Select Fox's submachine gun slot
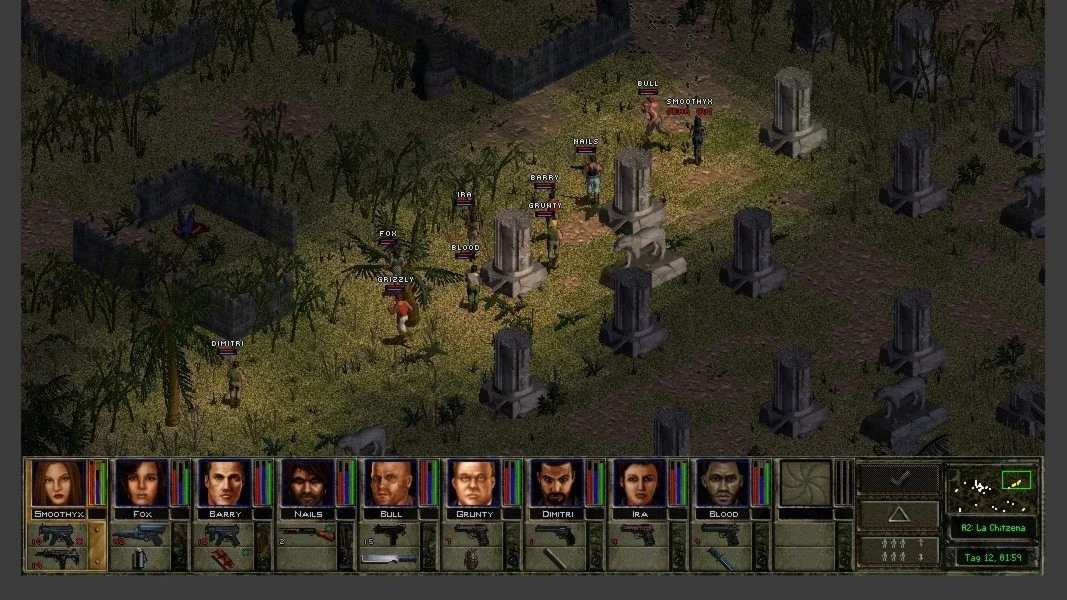The image size is (1067, 600). [140, 534]
